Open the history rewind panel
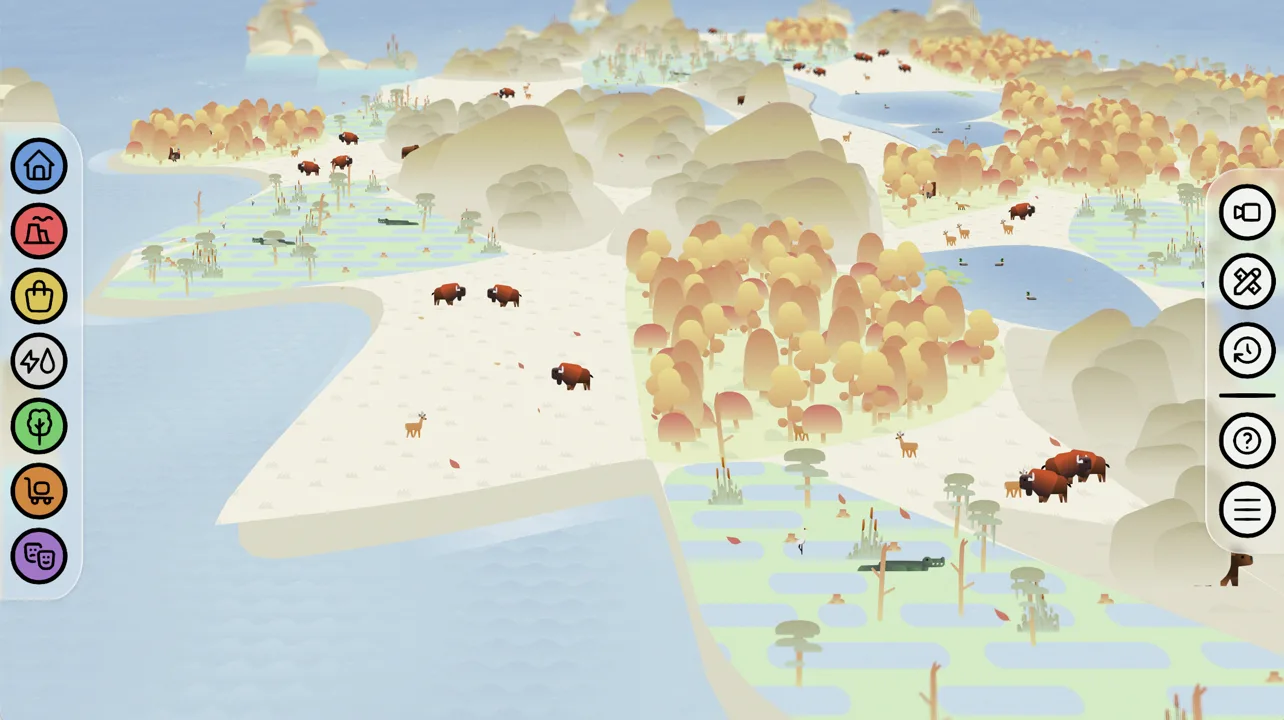1284x720 pixels. (1246, 351)
